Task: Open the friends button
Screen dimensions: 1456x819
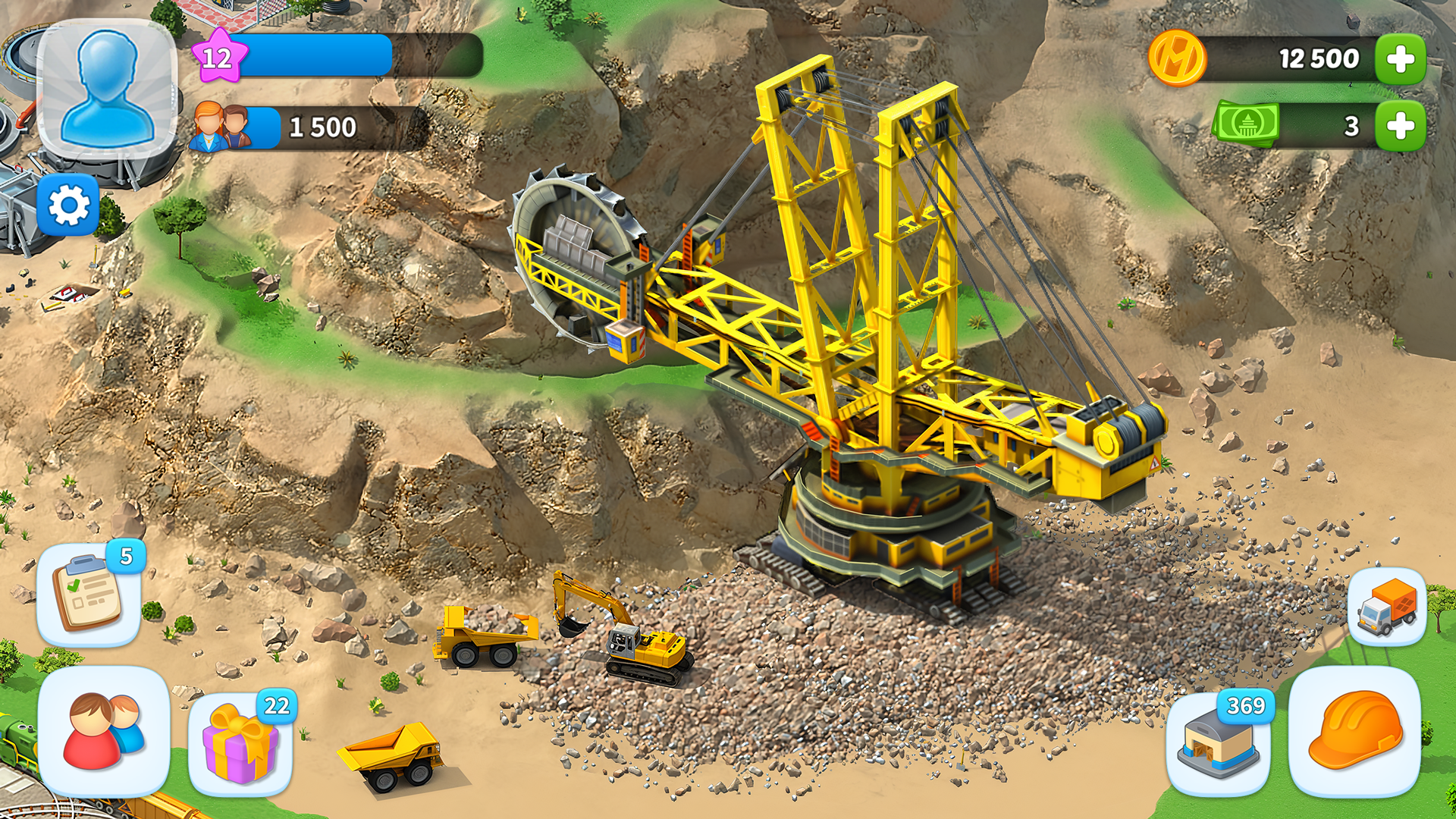Action: [x=104, y=730]
